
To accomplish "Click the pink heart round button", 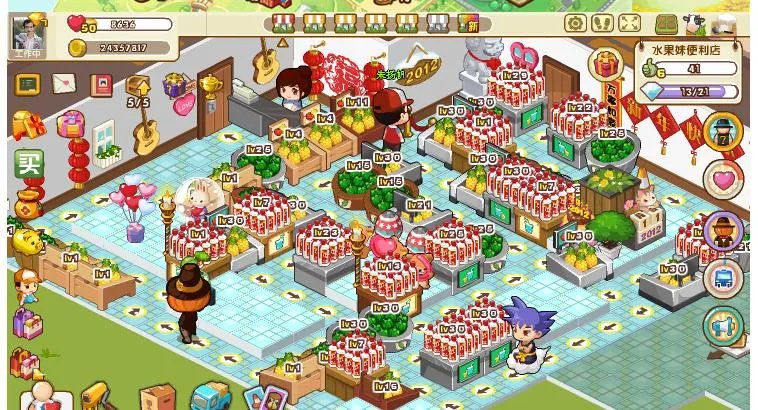I will pos(722,179).
